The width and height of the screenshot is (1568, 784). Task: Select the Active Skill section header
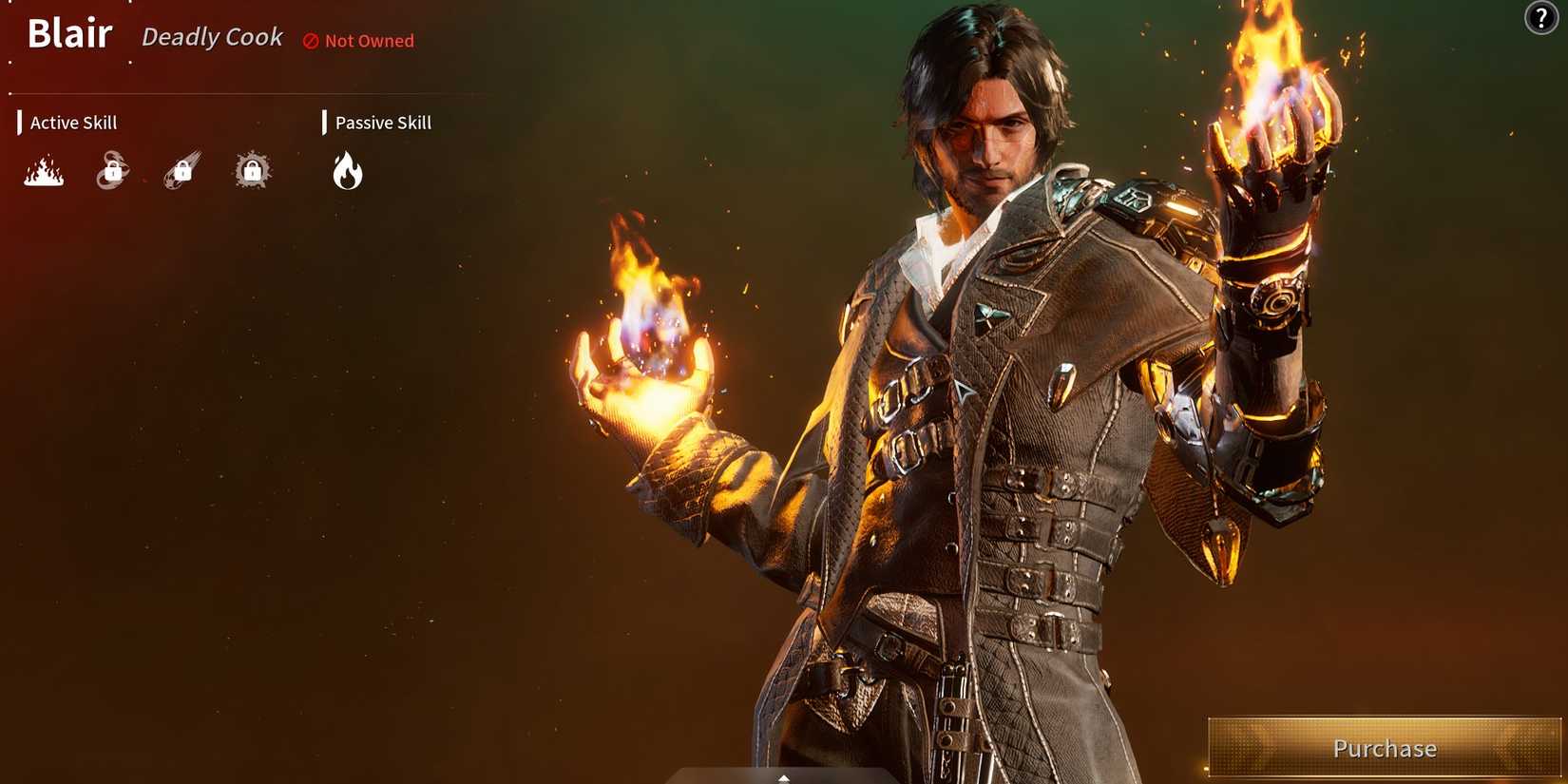coord(73,122)
